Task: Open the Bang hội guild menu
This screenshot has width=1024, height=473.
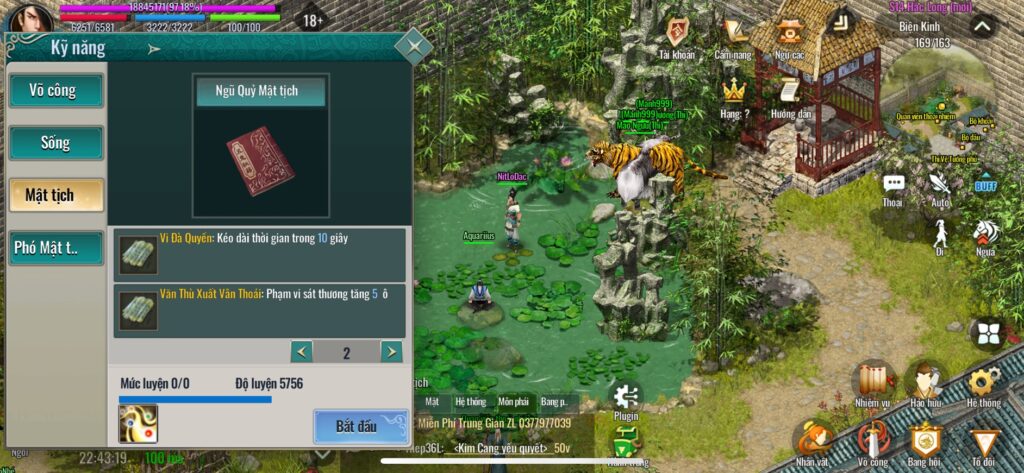Action: [926, 442]
